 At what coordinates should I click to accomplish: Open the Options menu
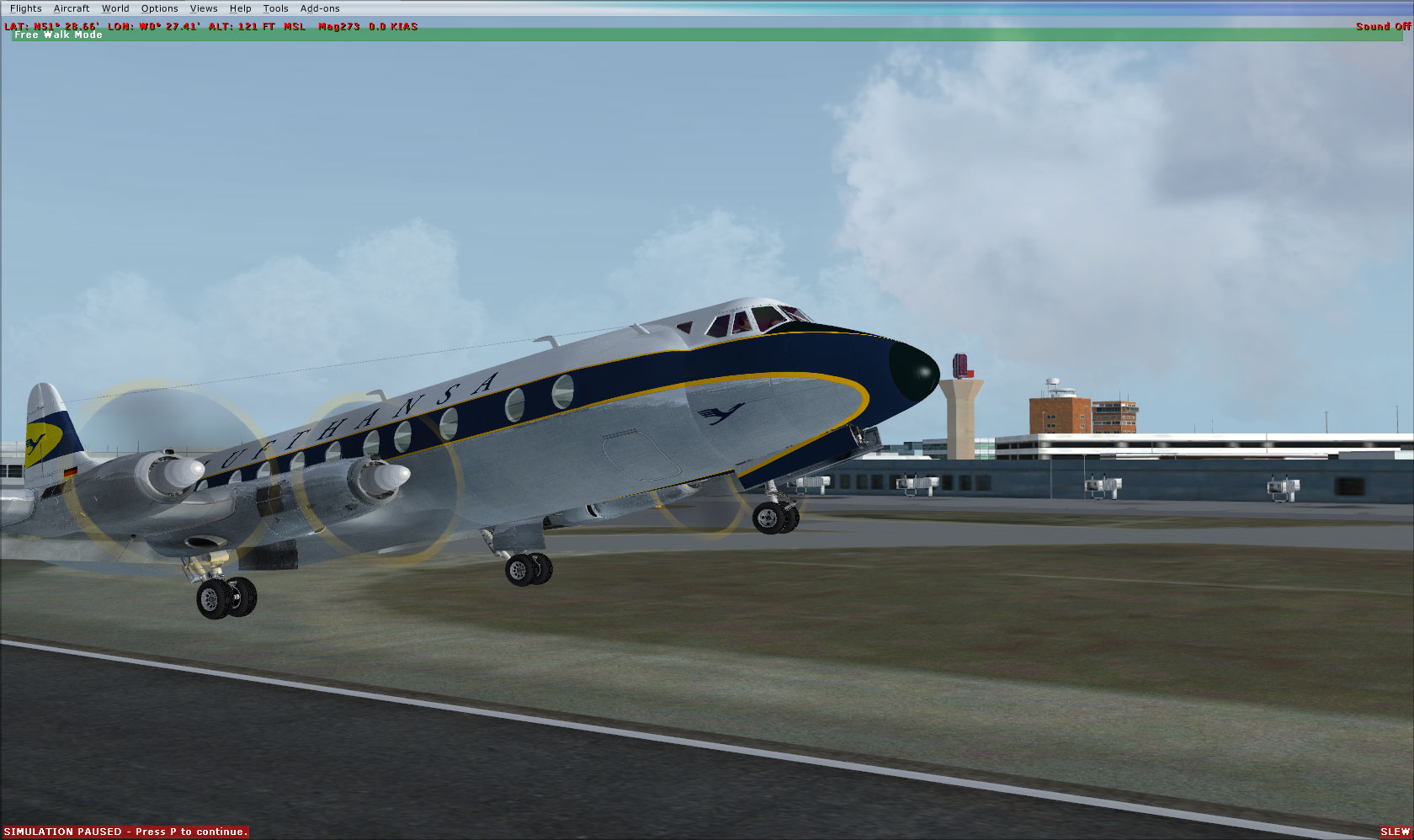(x=159, y=8)
